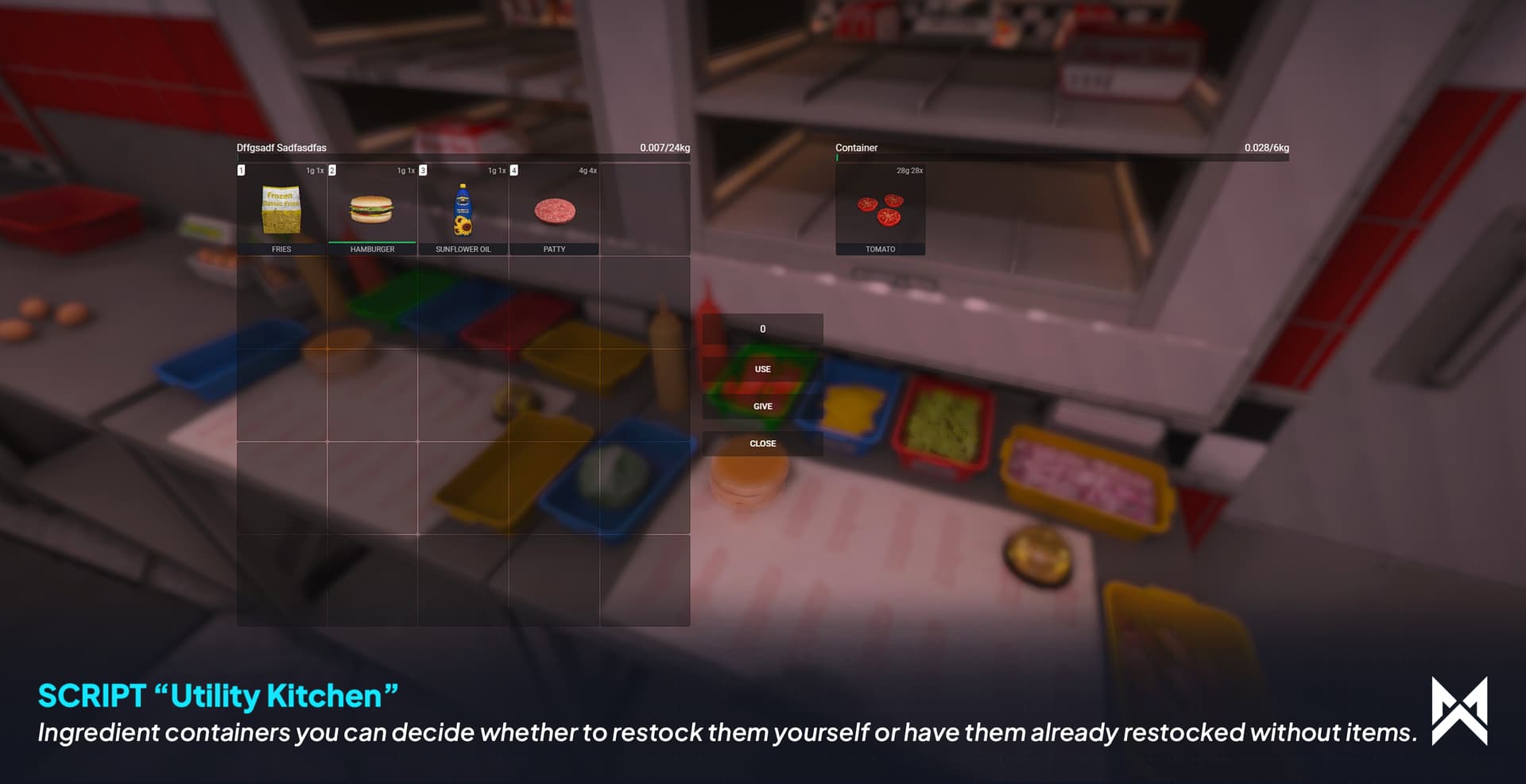
Task: Click hotkey number 1 on the Fries slot
Action: tap(240, 170)
